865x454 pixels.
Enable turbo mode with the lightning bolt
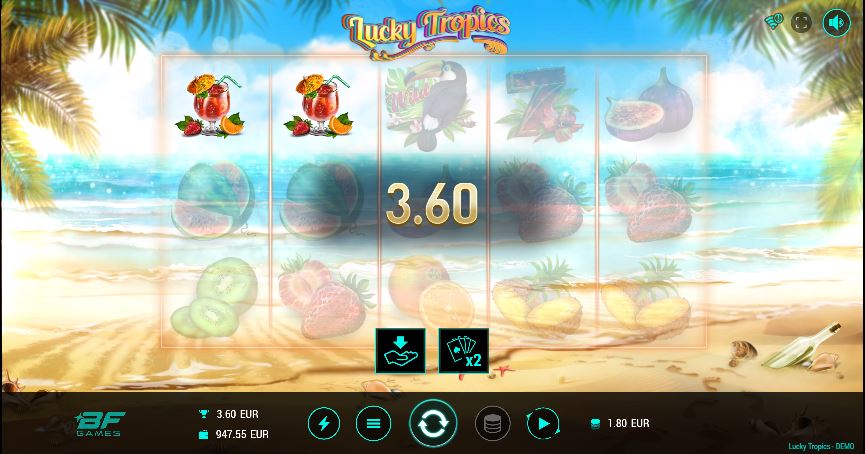(x=323, y=423)
